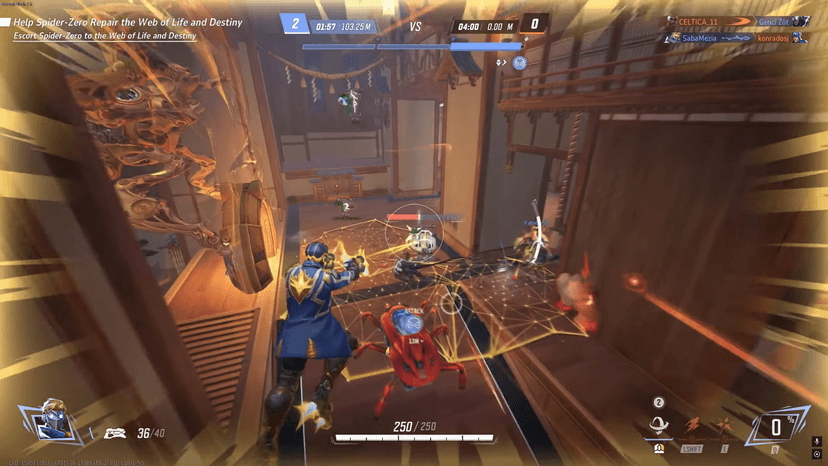This screenshot has width=828, height=466.
Task: Activate the ultimate charge meter
Action: 774,427
